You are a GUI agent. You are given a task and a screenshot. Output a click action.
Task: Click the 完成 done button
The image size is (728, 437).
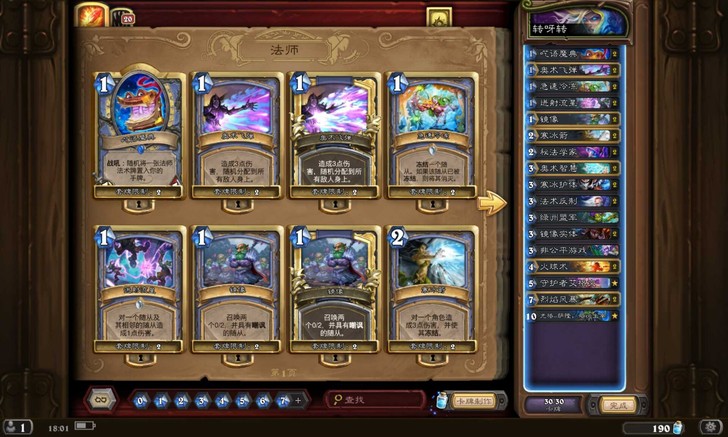tap(619, 405)
